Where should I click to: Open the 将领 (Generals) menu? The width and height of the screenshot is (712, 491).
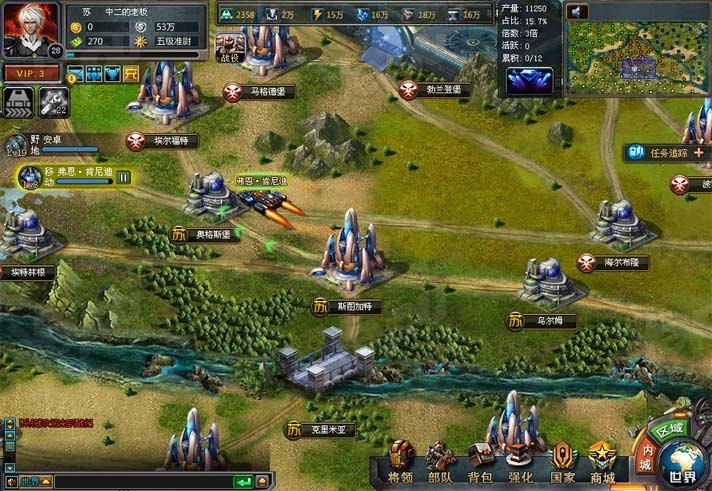[x=401, y=461]
